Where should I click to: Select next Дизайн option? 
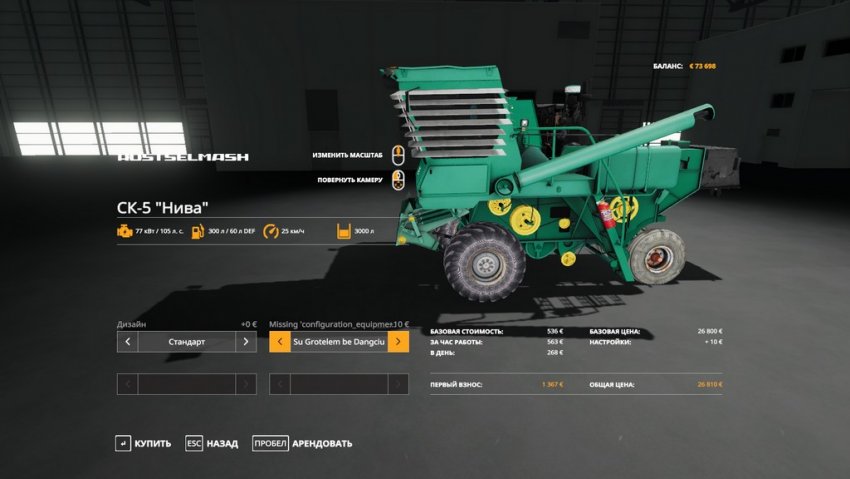click(246, 342)
